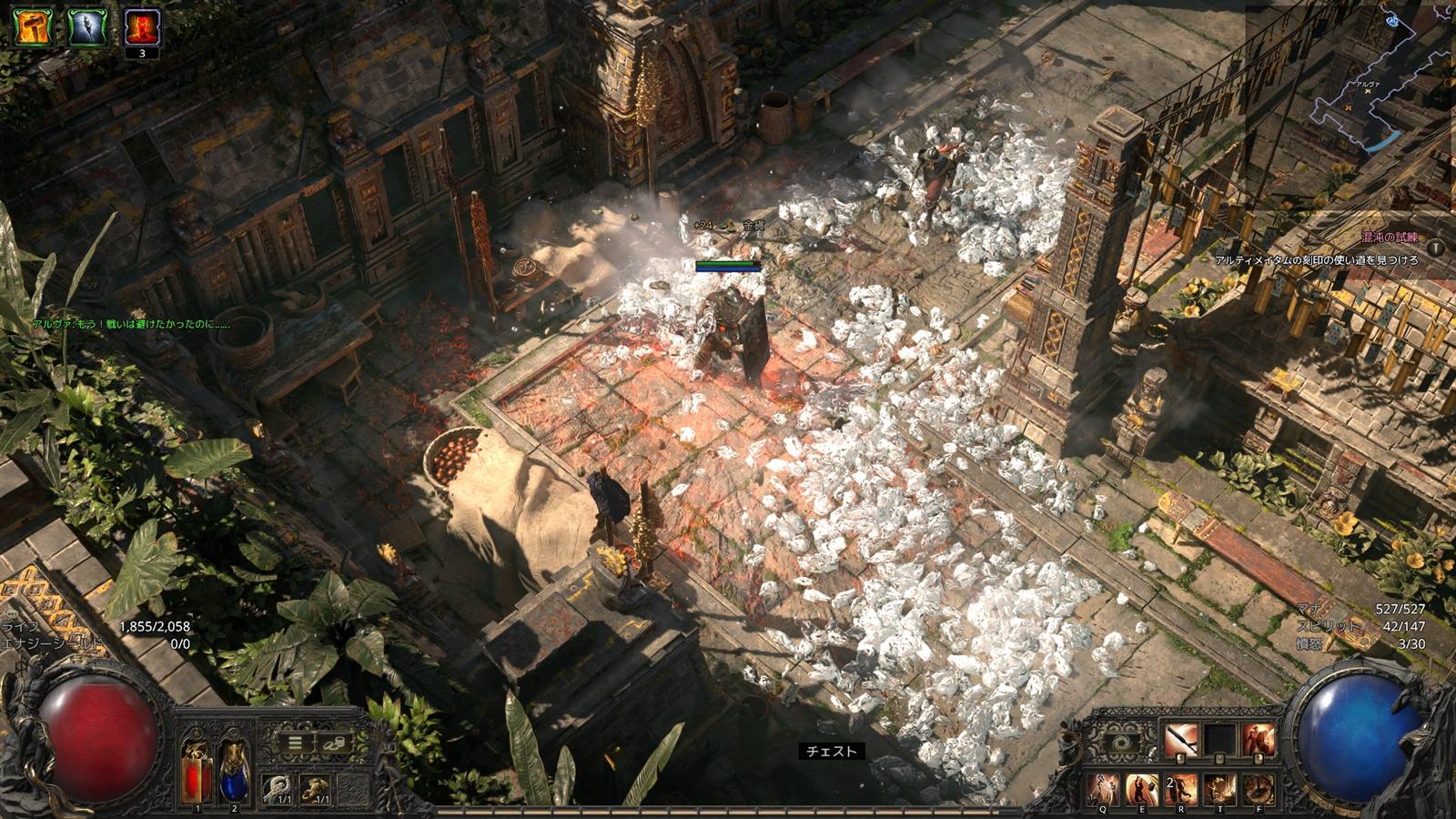Click the red face rage buff icon
This screenshot has height=819, width=1456.
[x=141, y=25]
